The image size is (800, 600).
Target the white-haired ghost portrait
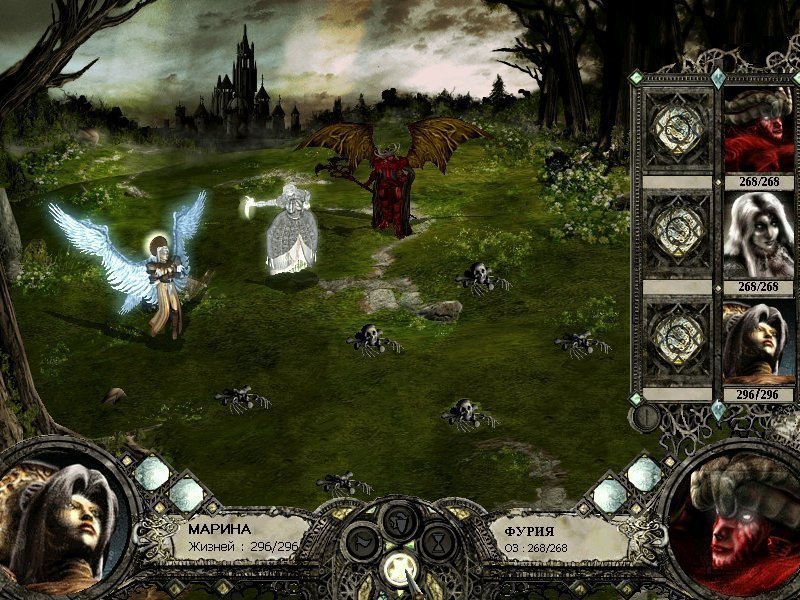coord(759,236)
